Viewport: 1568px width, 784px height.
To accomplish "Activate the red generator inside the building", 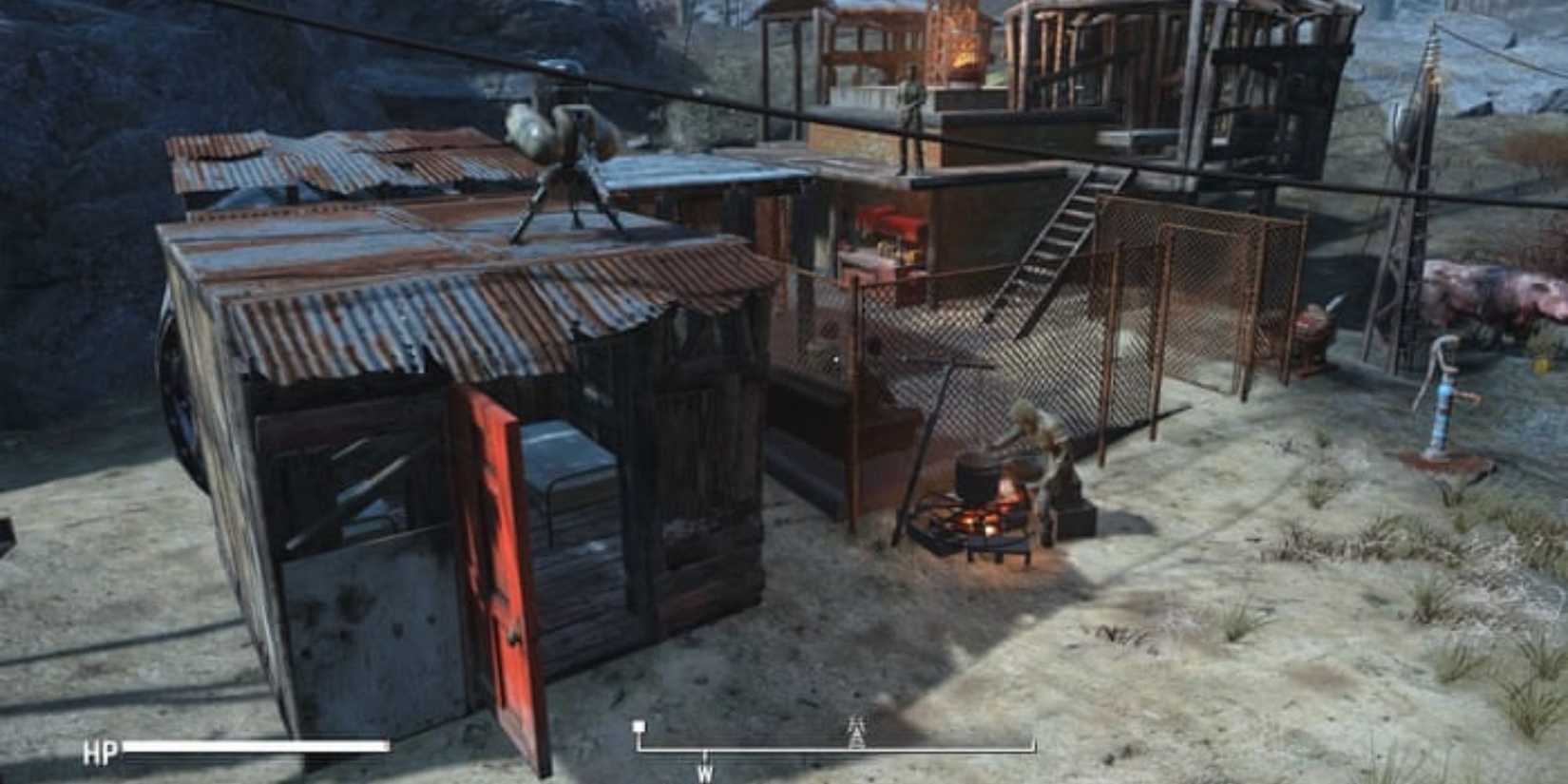I will tap(893, 223).
